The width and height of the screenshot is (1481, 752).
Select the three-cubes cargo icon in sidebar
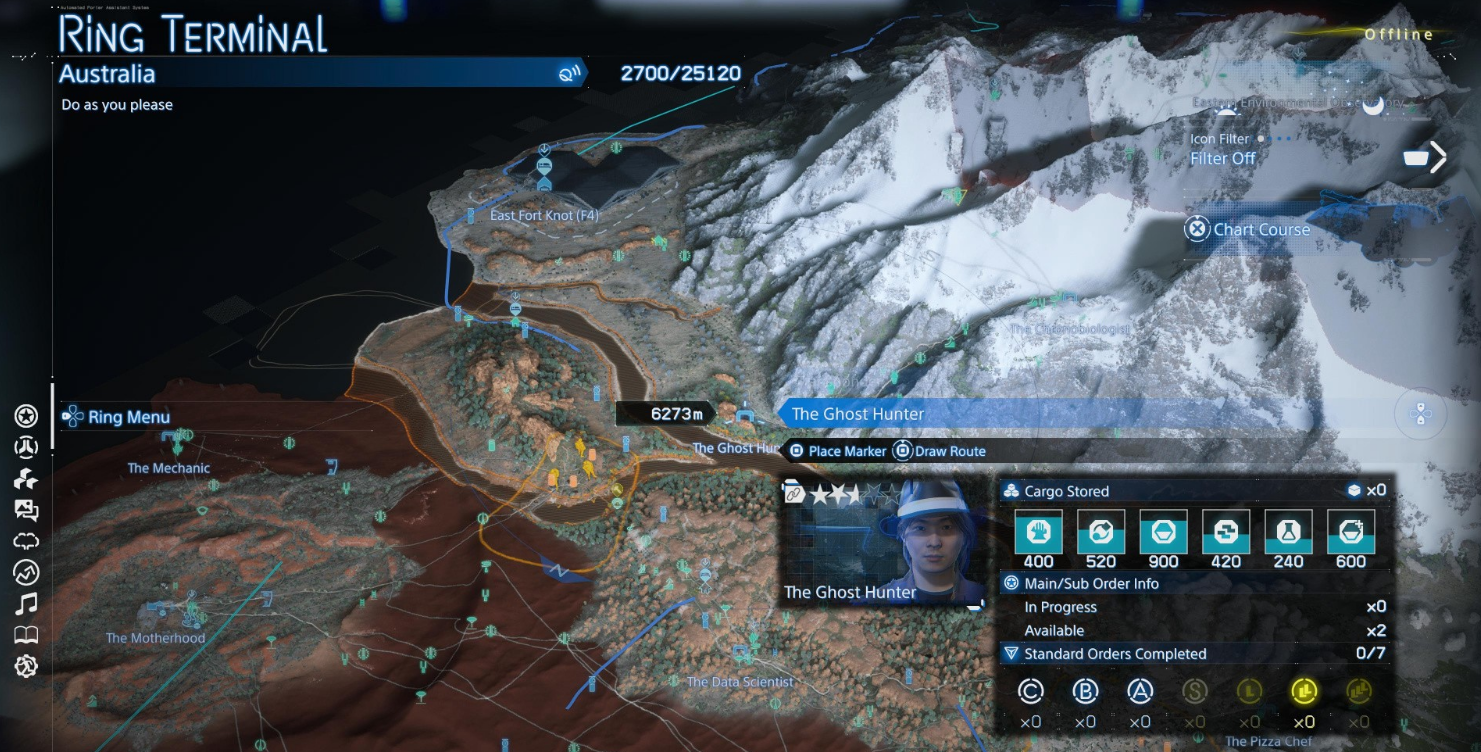(x=26, y=479)
